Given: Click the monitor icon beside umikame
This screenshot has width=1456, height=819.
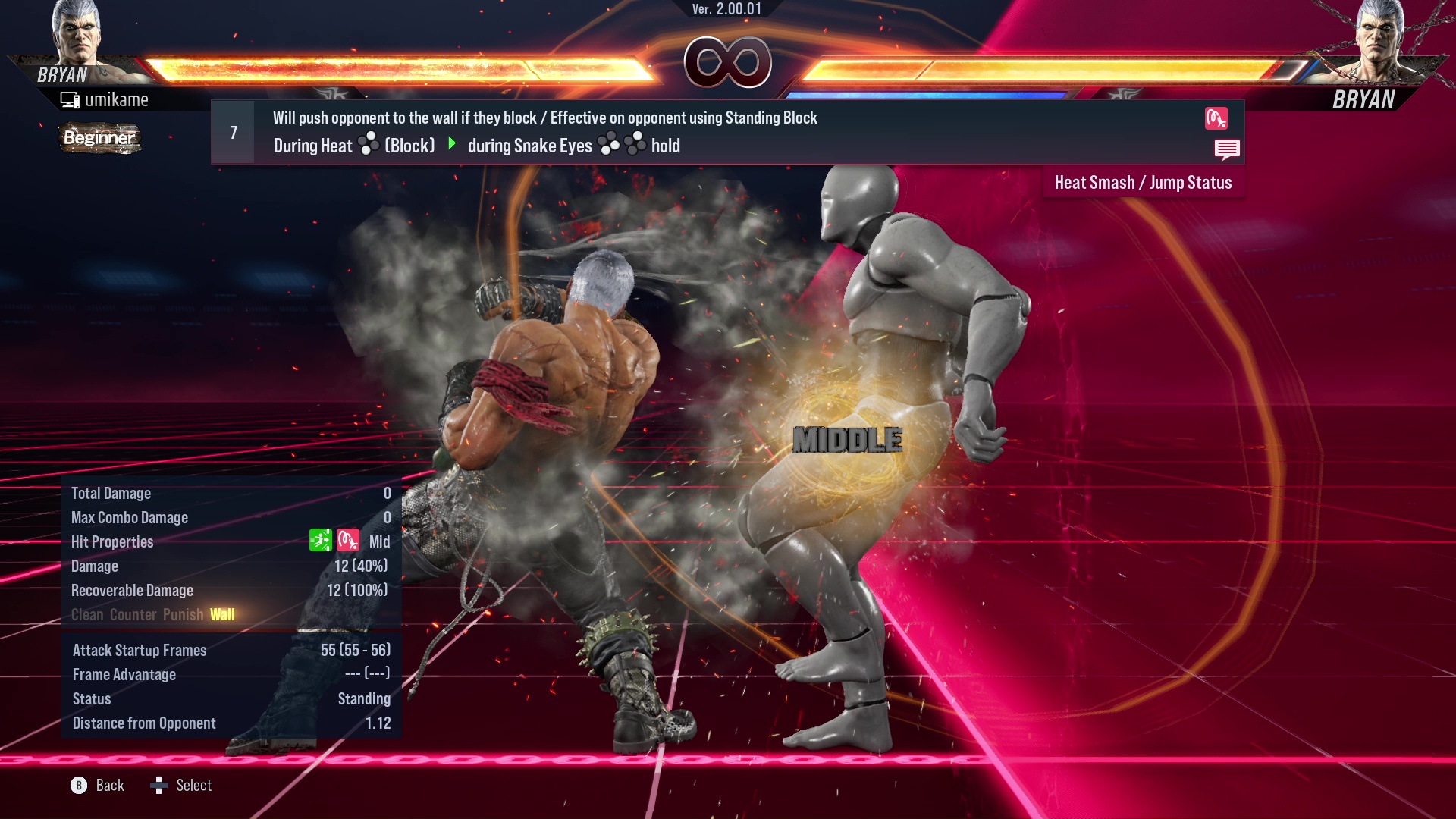Looking at the screenshot, I should coord(70,99).
